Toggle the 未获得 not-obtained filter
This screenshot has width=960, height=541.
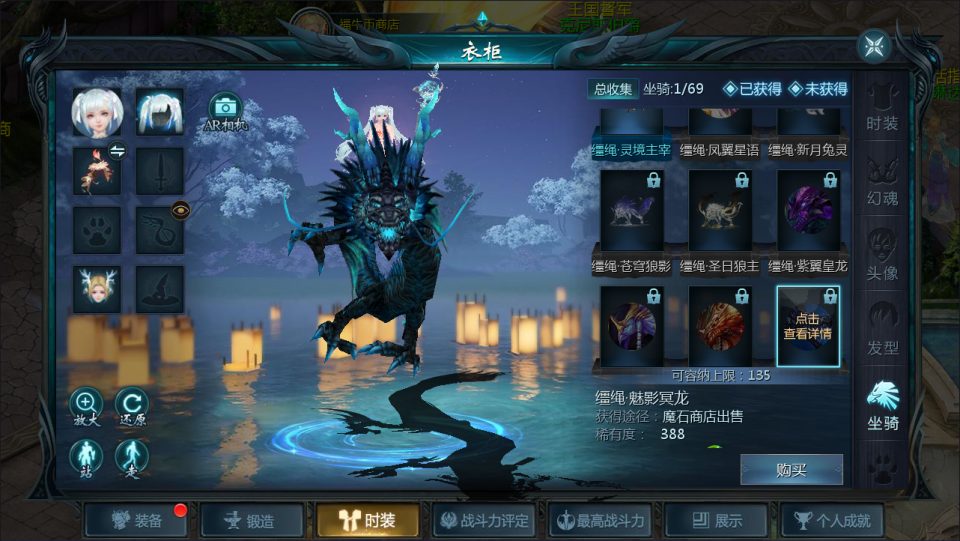click(x=818, y=89)
